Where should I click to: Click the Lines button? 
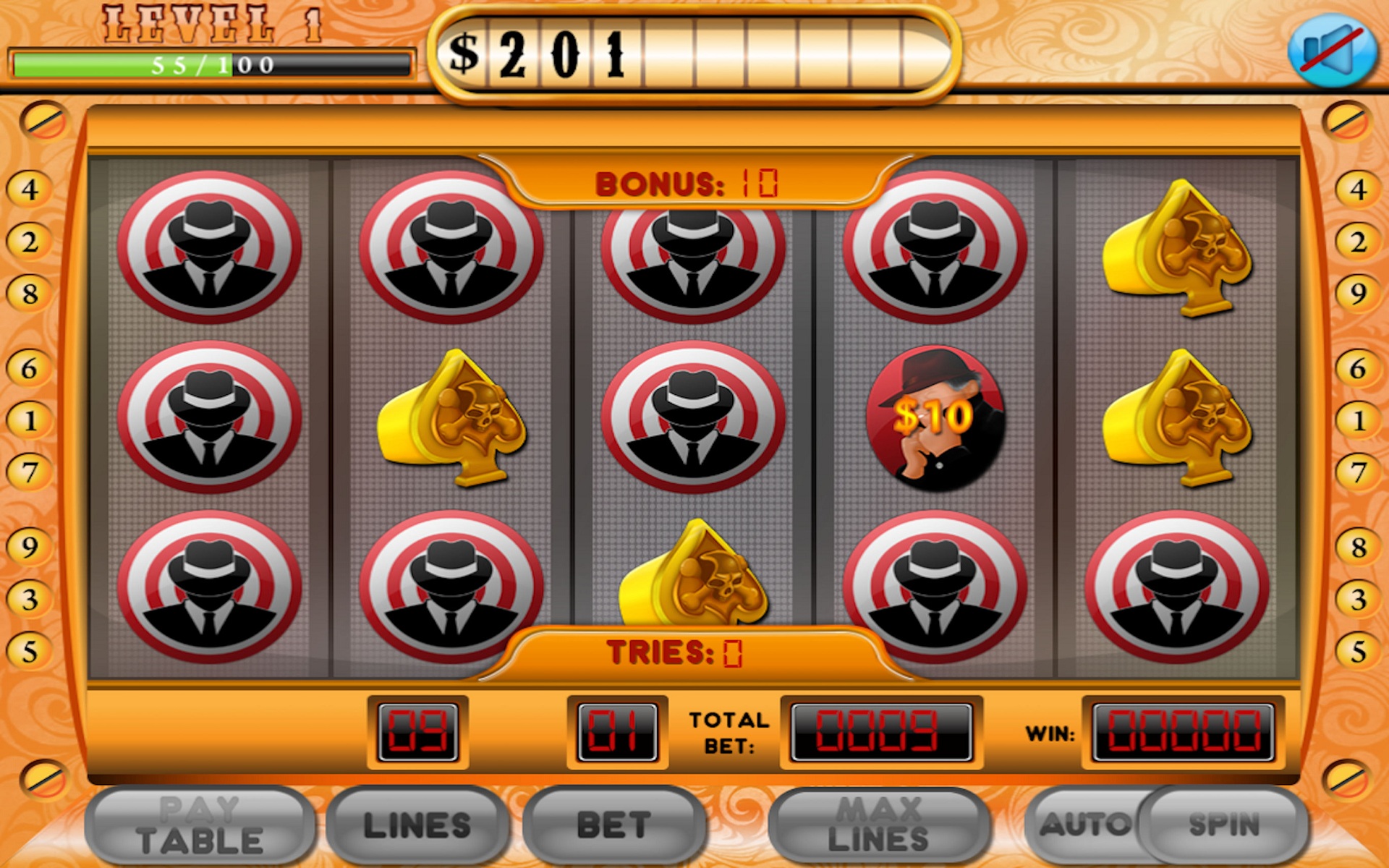coord(417,826)
